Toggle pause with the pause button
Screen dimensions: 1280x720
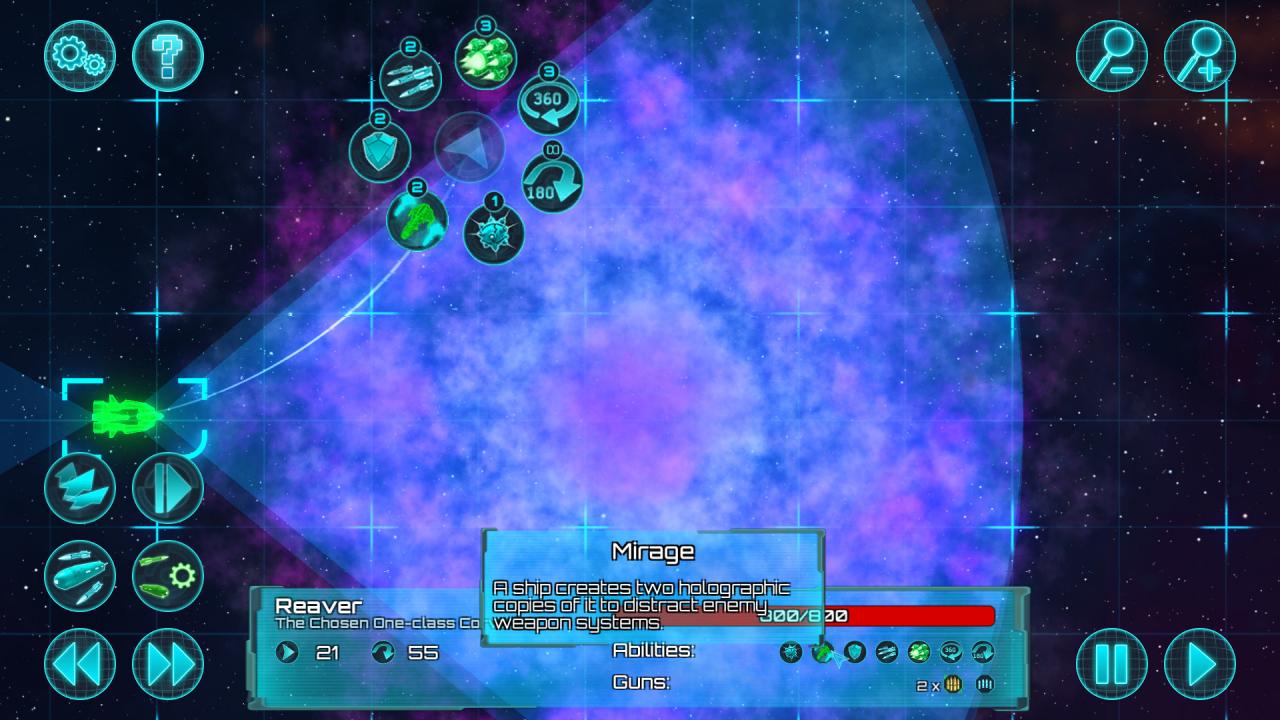tap(1112, 663)
